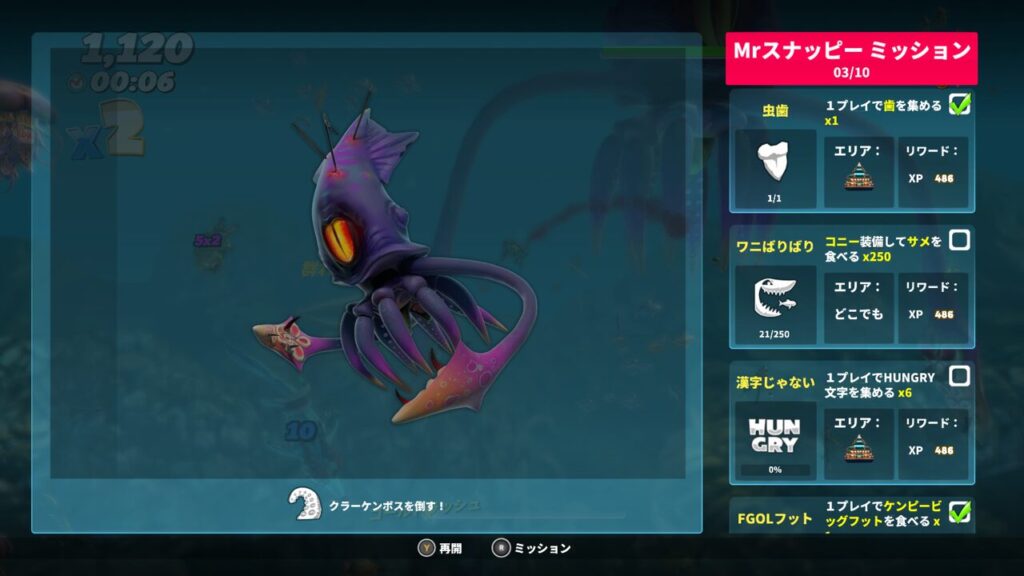Click the Mrスナッピー ミッション header

[851, 58]
